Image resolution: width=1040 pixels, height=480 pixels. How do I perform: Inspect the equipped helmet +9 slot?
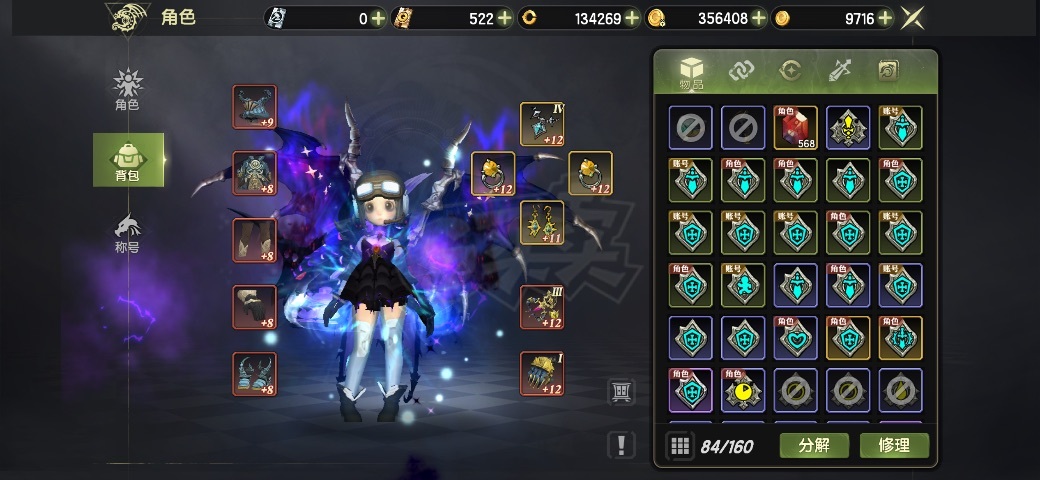tap(254, 107)
